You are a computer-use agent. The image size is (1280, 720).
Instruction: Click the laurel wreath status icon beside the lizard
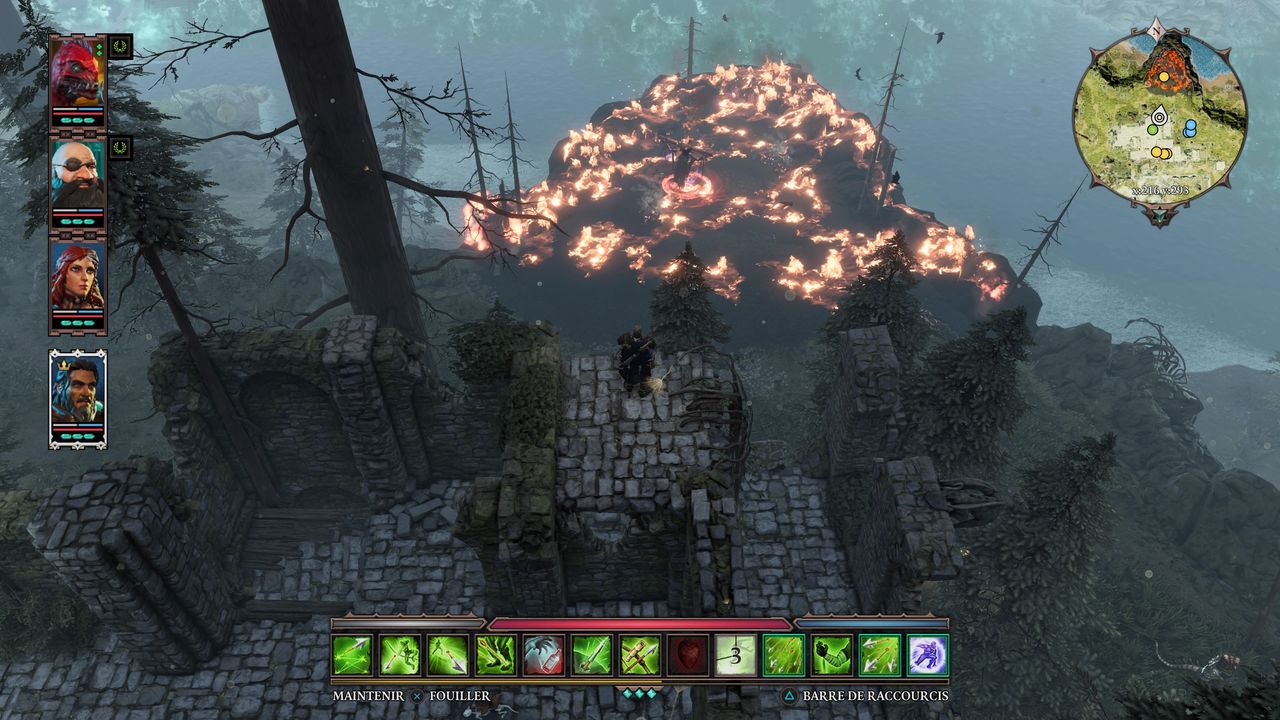coord(121,46)
